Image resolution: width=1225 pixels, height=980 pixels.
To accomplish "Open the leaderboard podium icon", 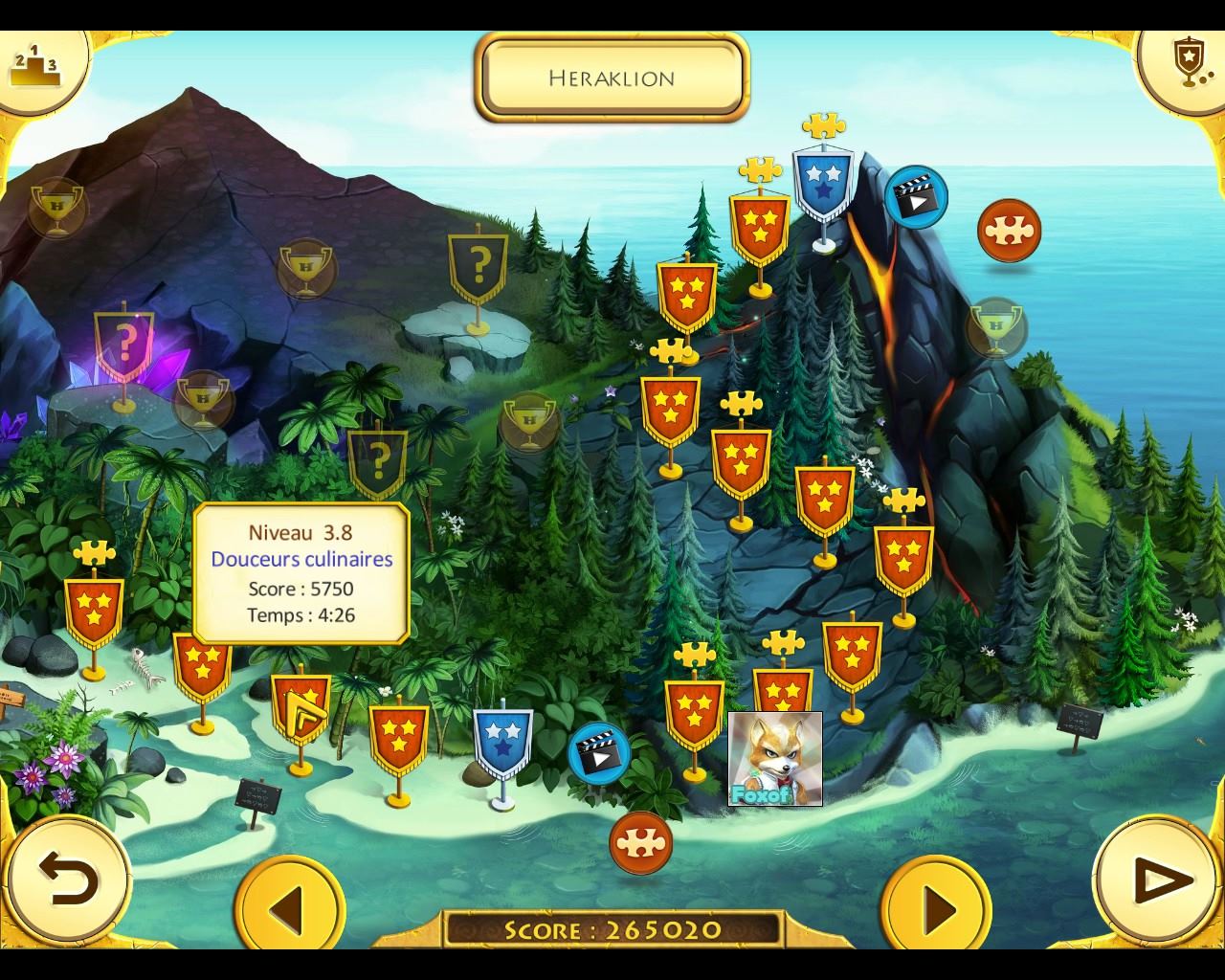I will click(34, 66).
